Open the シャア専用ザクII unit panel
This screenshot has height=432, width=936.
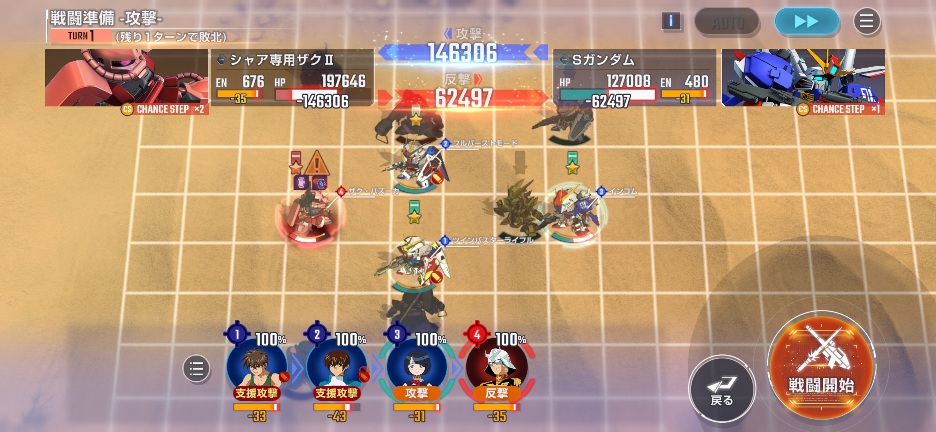292,78
